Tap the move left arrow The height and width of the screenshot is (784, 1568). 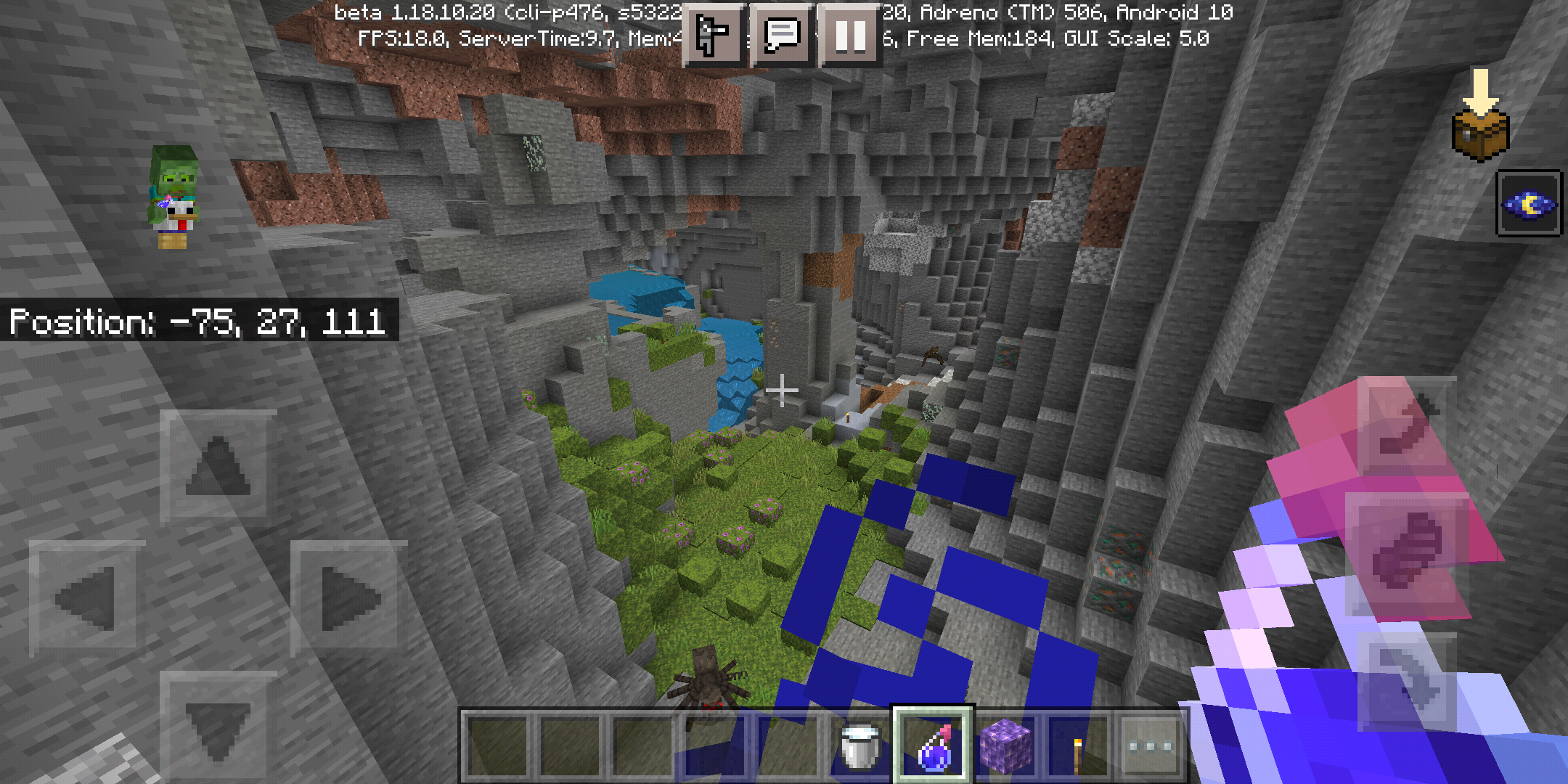click(x=86, y=598)
